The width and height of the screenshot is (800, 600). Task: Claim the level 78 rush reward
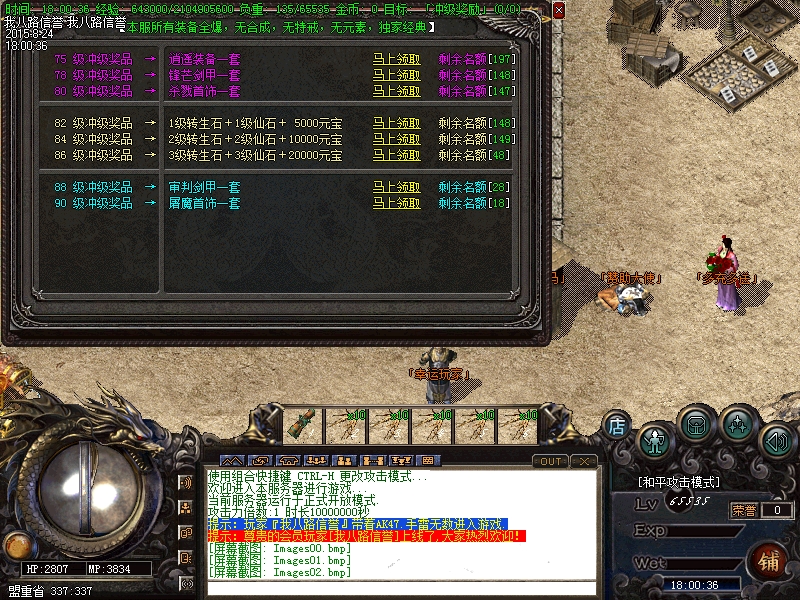tap(396, 75)
